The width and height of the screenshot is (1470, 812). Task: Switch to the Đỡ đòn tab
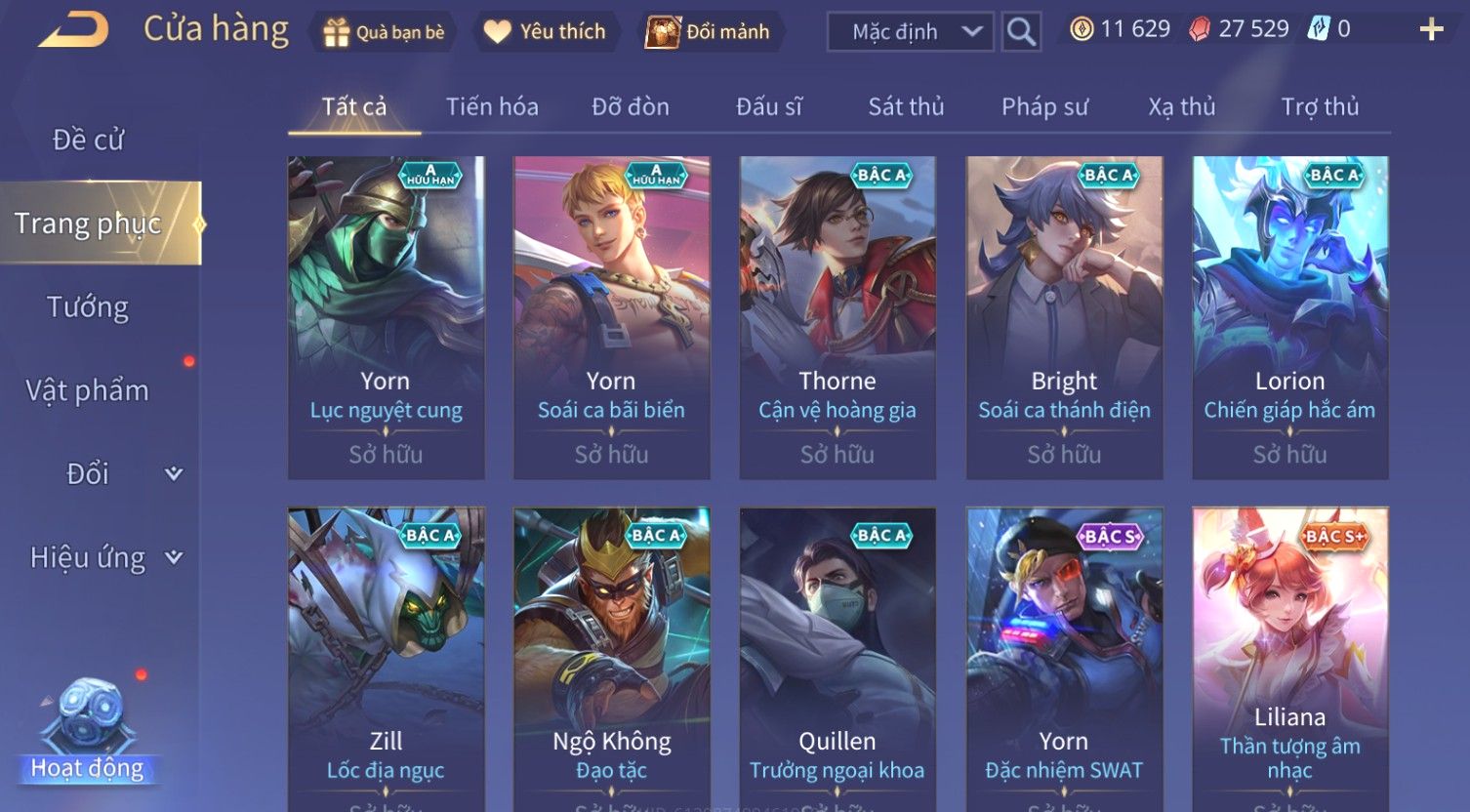631,106
